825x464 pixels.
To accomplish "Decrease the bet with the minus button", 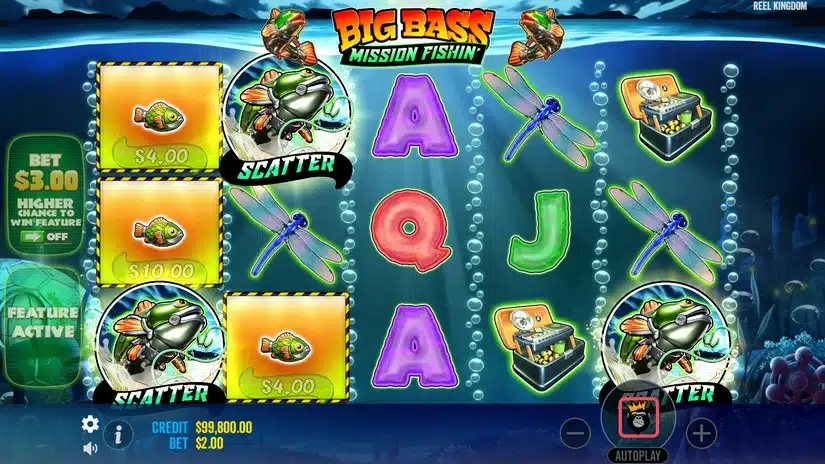I will [574, 433].
